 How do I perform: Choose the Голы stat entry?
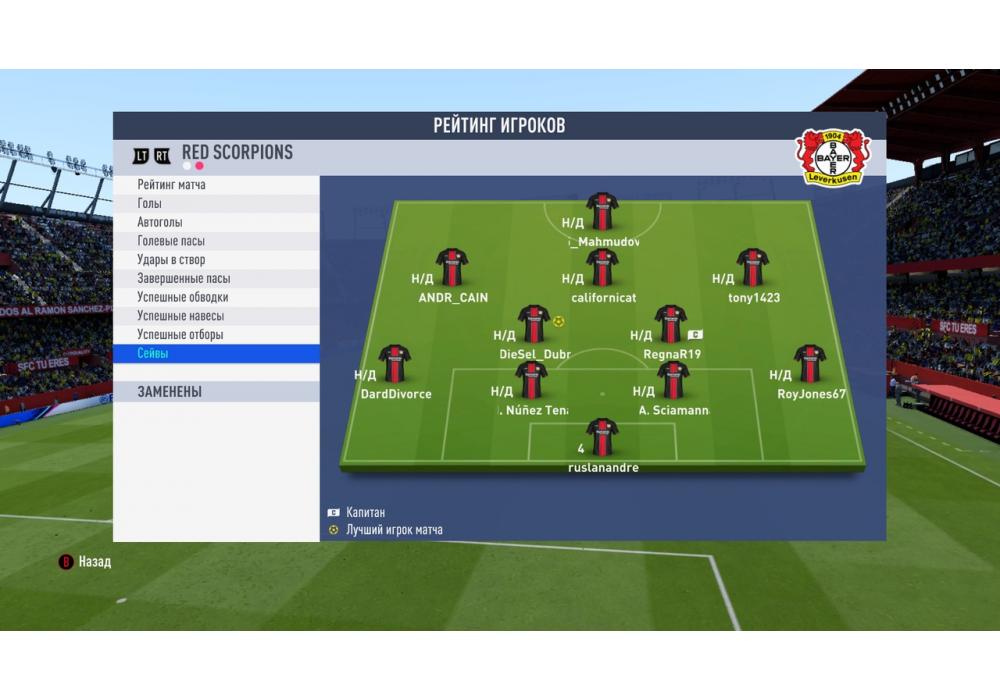(216, 204)
